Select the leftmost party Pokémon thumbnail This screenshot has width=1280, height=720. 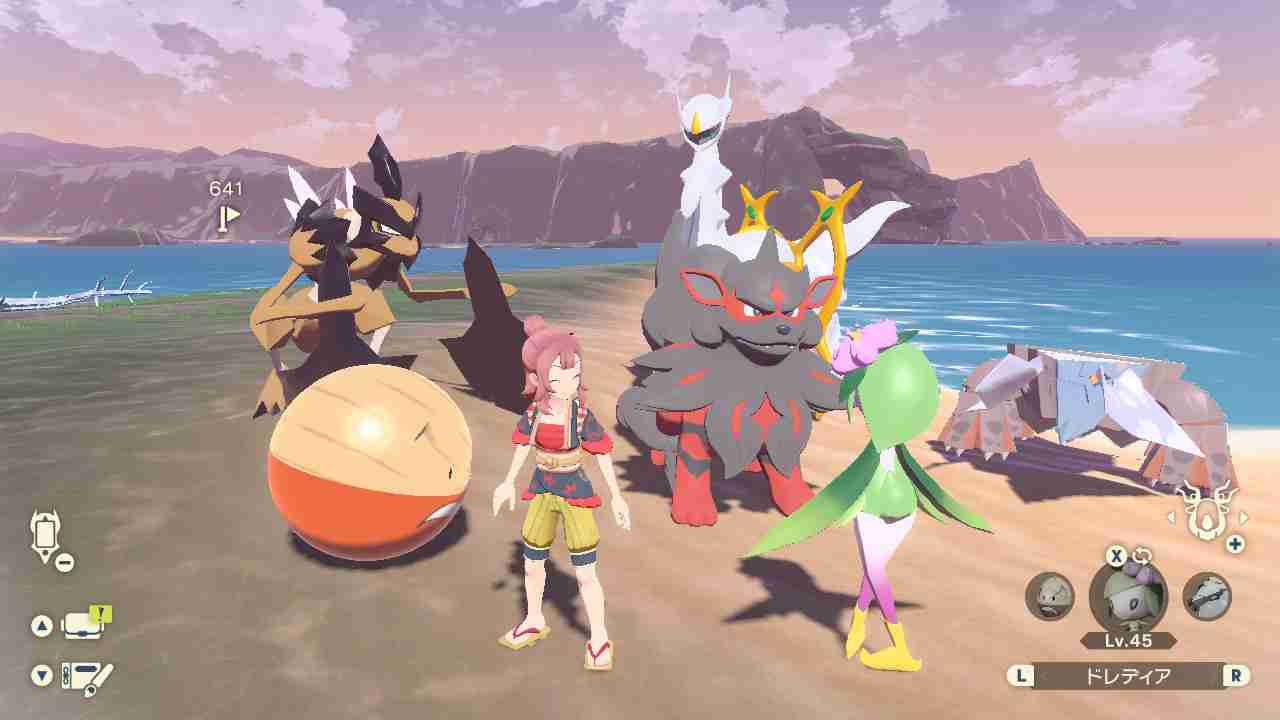(x=1048, y=593)
